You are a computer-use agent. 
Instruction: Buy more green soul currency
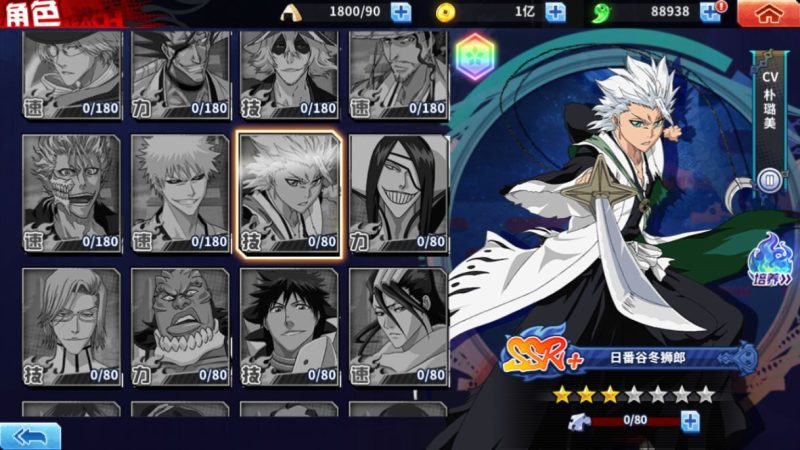coord(709,12)
